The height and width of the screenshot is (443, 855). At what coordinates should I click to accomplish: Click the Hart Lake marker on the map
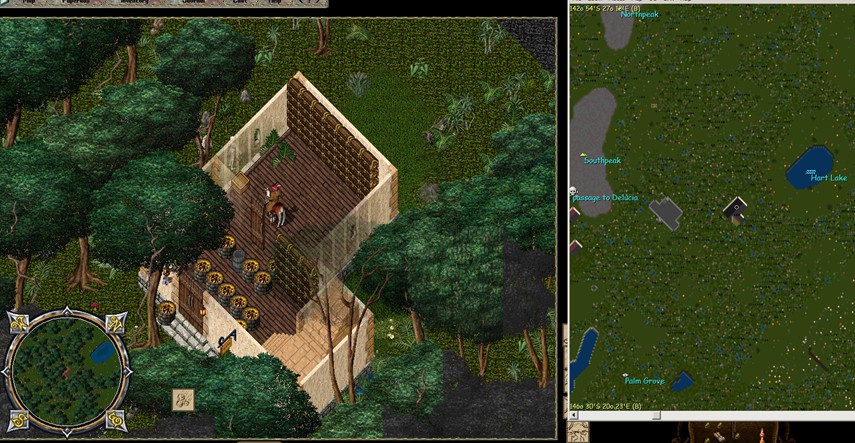pyautogui.click(x=828, y=178)
